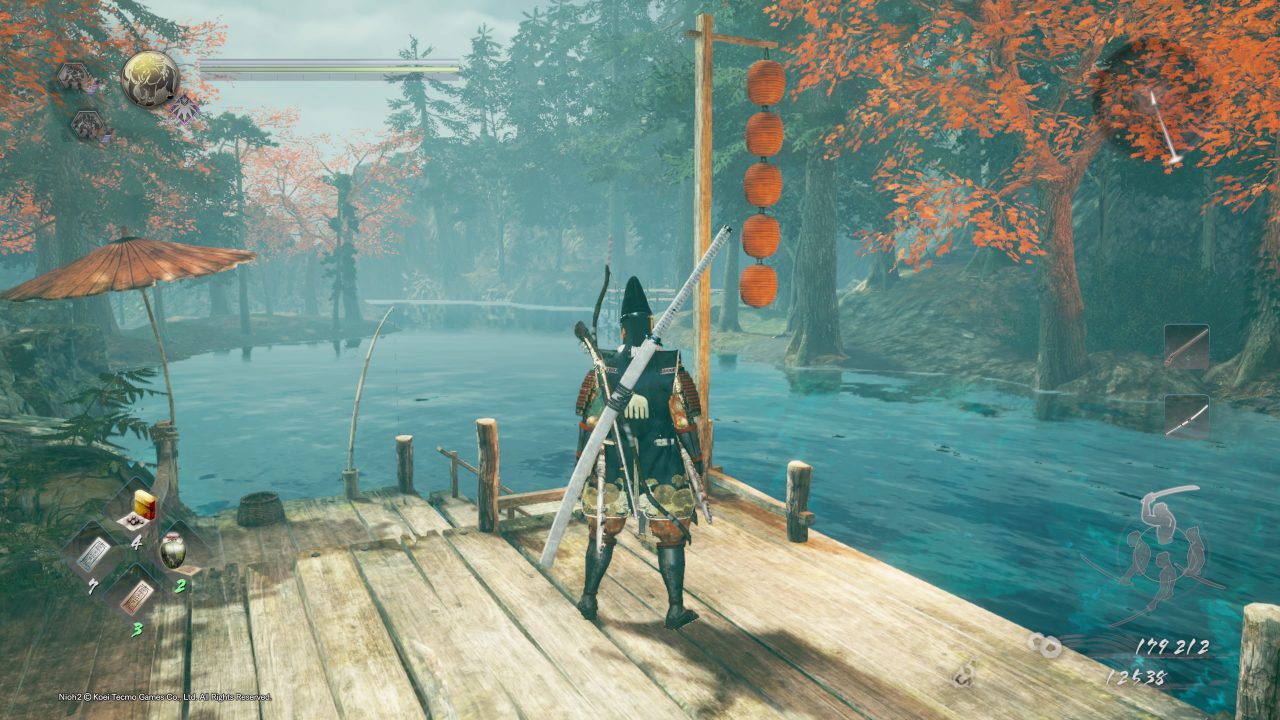Click the purple diamond status icon
The width and height of the screenshot is (1280, 720).
pos(183,108)
